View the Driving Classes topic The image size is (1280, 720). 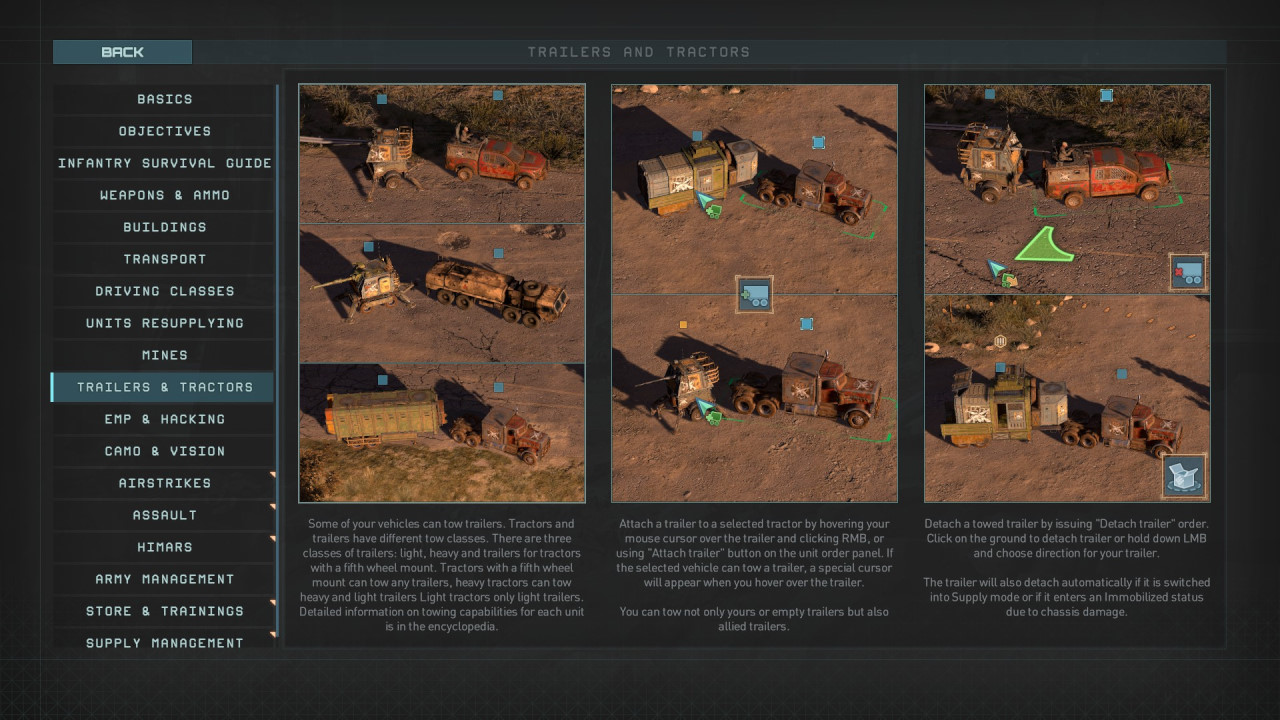coord(164,291)
